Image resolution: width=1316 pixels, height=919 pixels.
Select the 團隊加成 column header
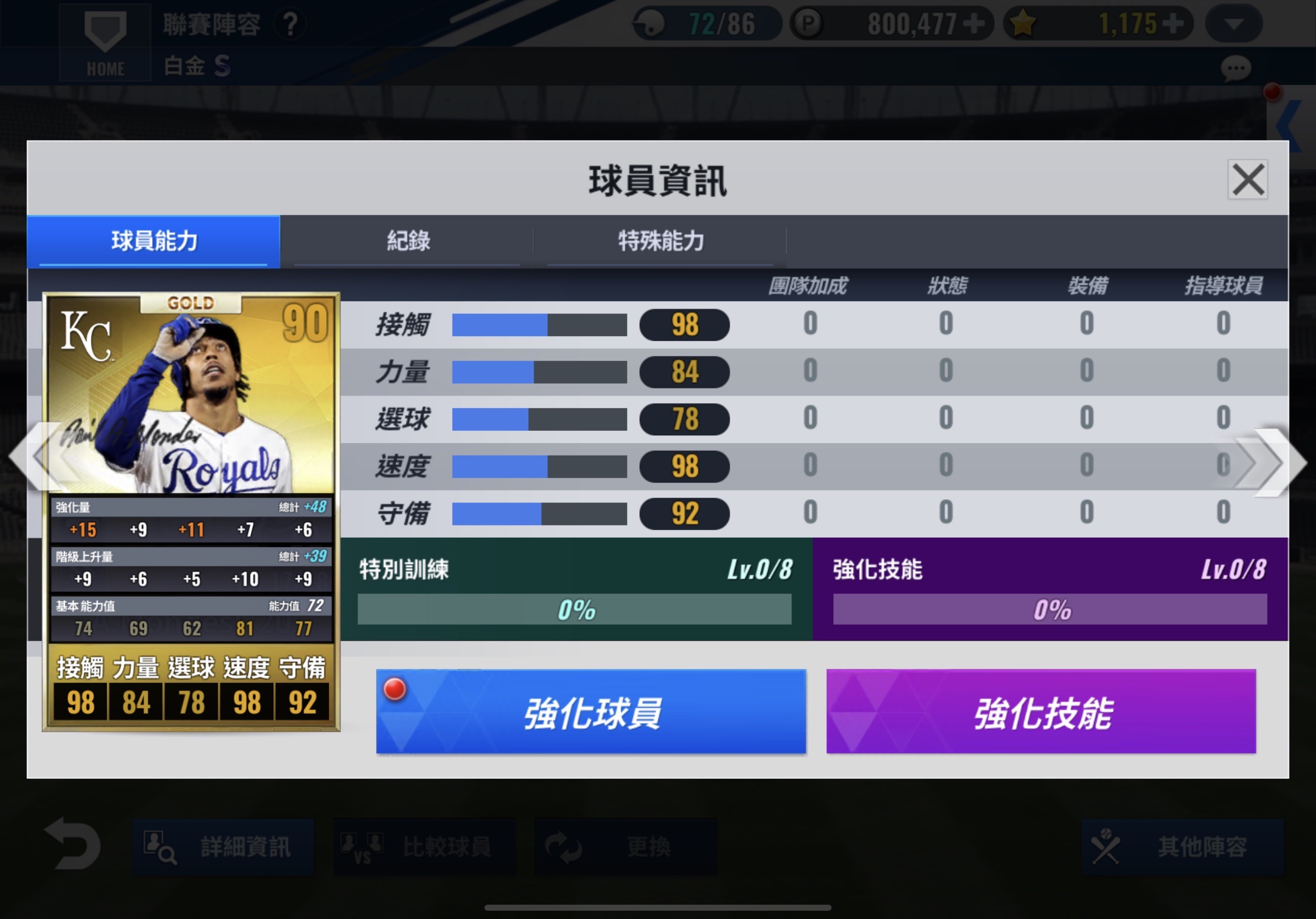[807, 285]
